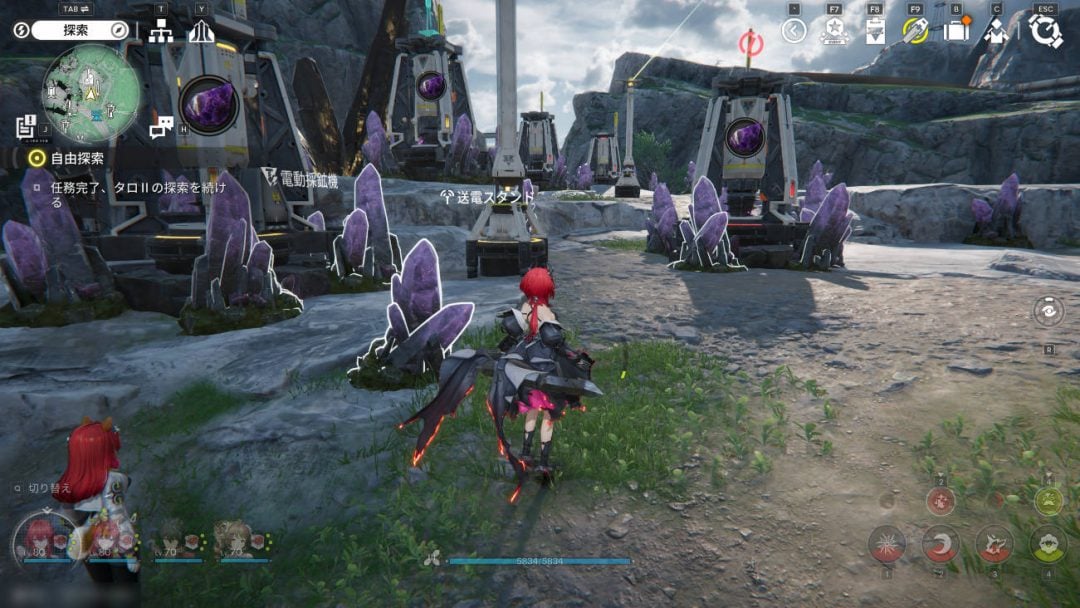This screenshot has height=608, width=1080.
Task: Select the yellow-ringed tool icon
Action: point(915,31)
